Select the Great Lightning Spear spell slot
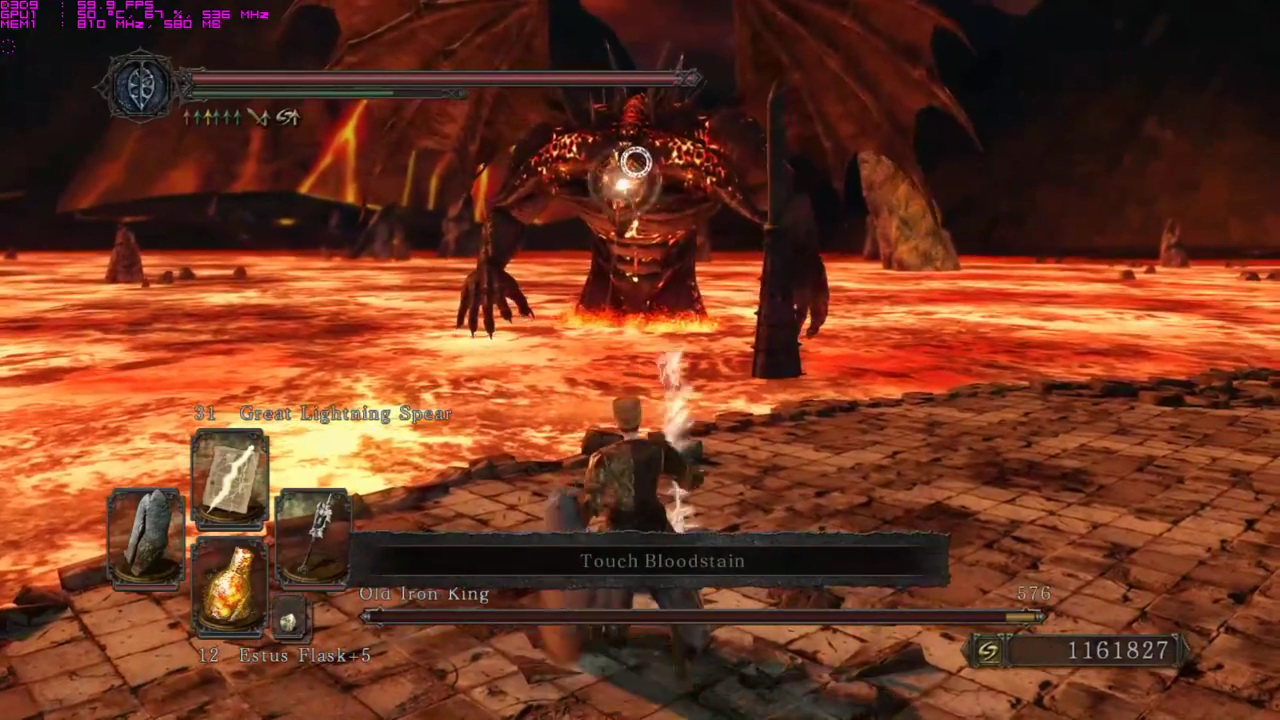The height and width of the screenshot is (720, 1280). click(230, 479)
